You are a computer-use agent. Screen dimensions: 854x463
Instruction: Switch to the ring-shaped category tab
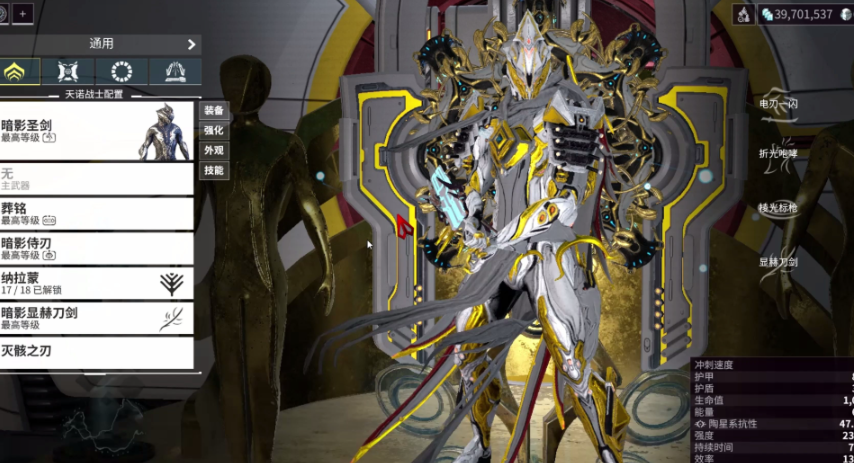122,71
